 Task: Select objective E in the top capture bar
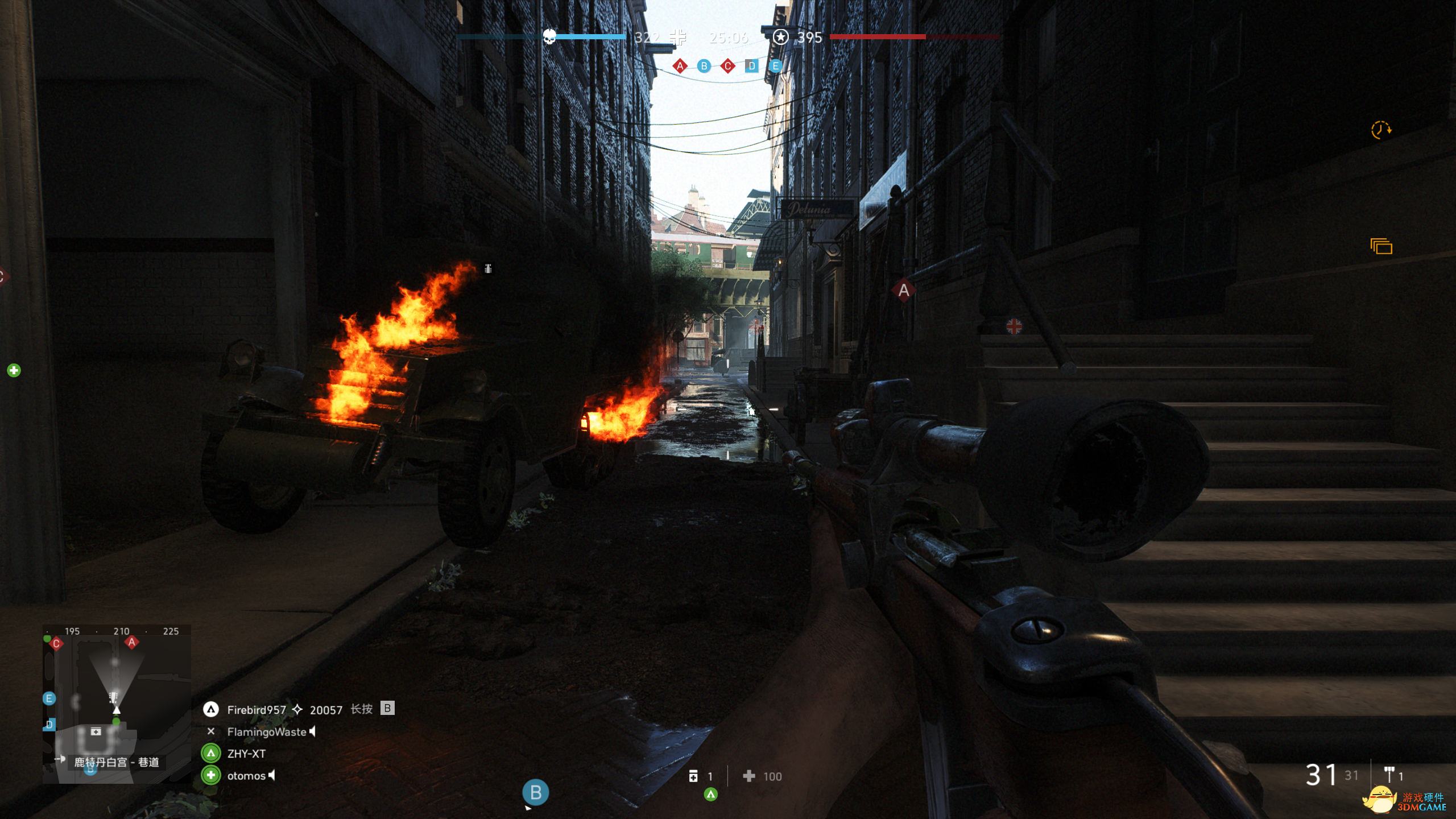click(775, 66)
